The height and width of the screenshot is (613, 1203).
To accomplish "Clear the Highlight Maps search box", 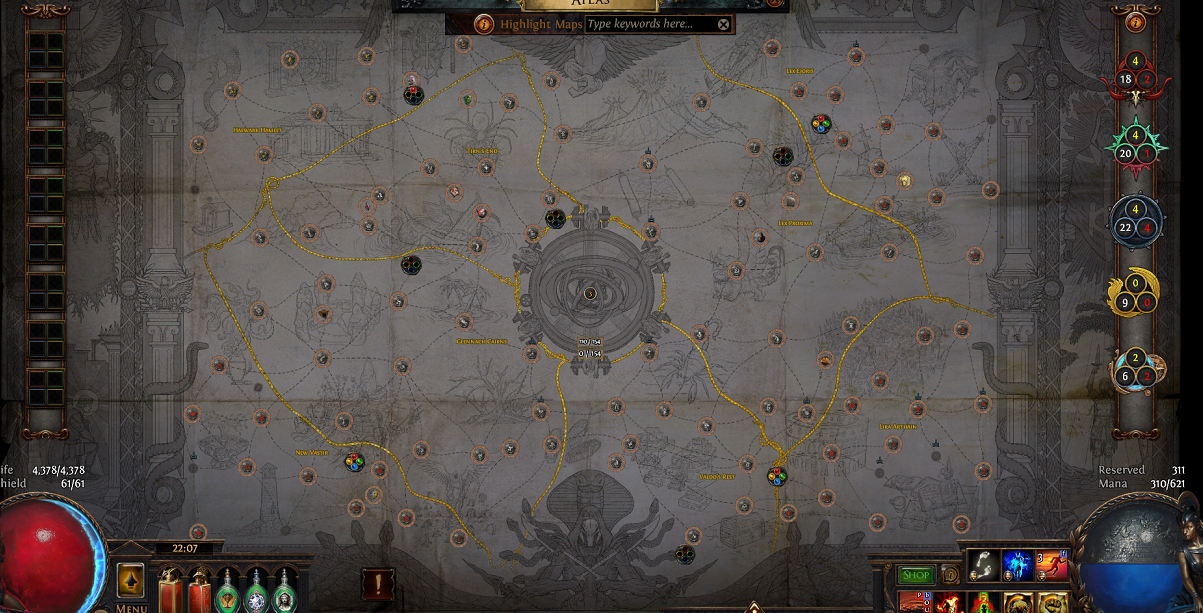I will 724,24.
